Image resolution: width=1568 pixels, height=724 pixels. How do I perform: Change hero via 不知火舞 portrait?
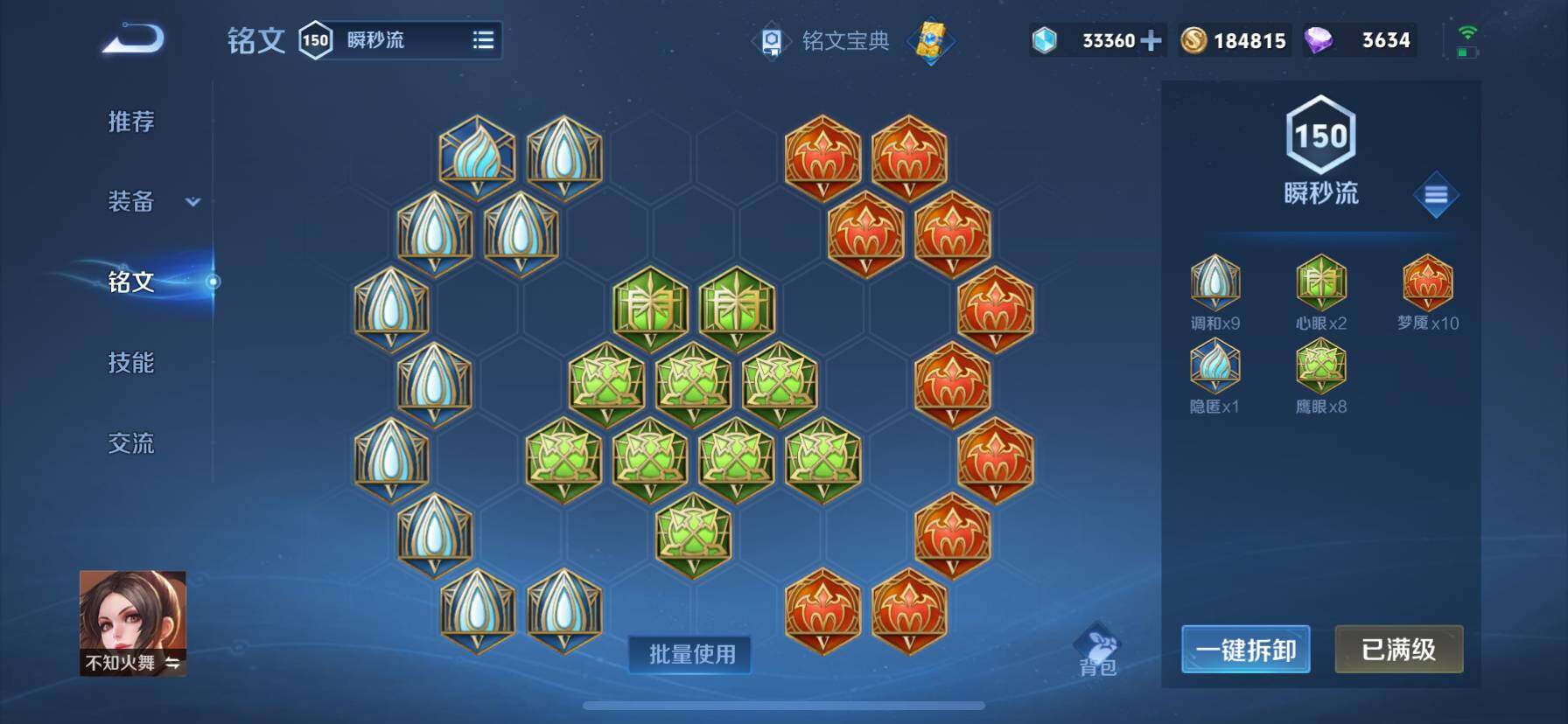133,623
